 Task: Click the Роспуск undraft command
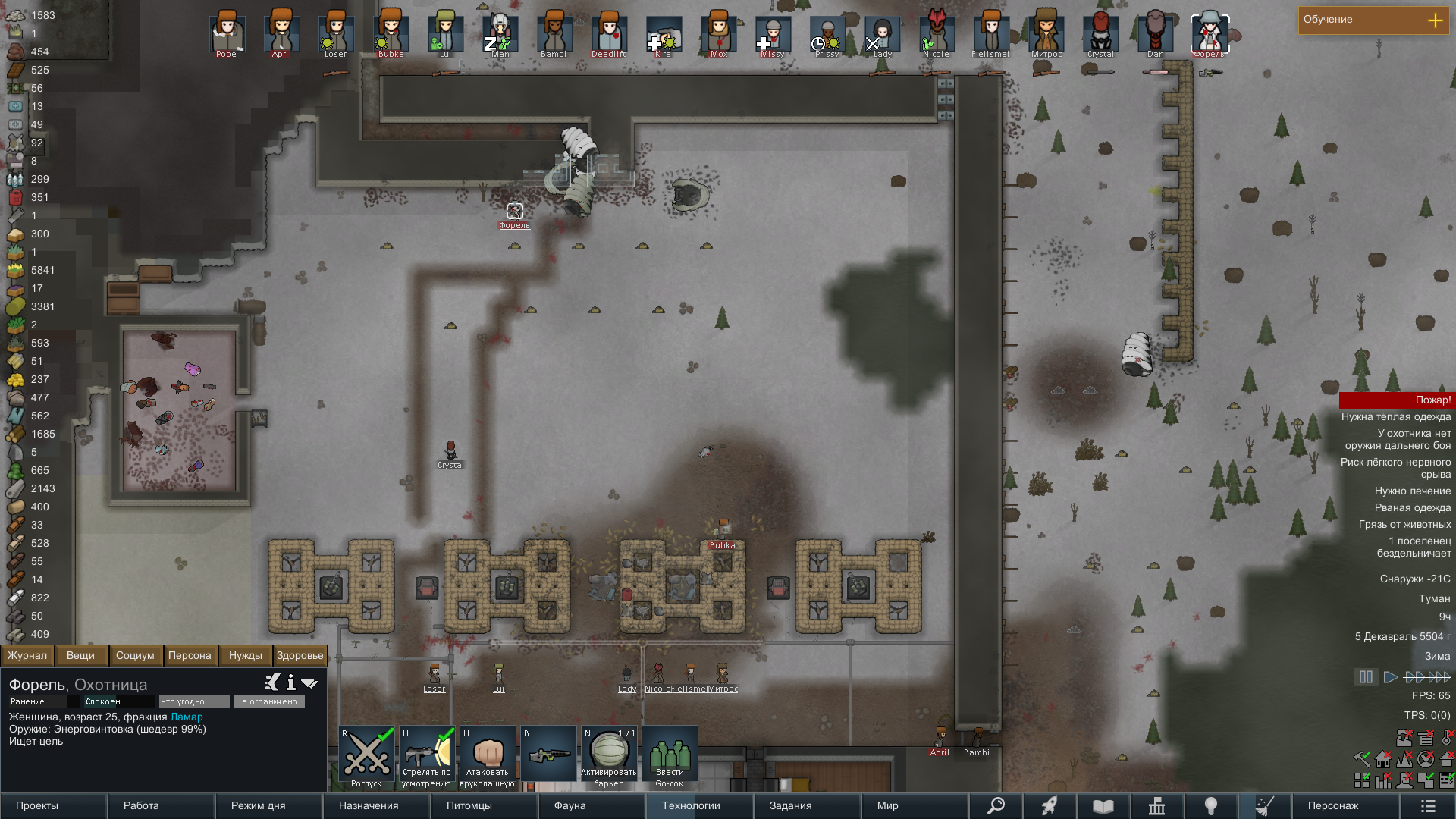(x=366, y=757)
